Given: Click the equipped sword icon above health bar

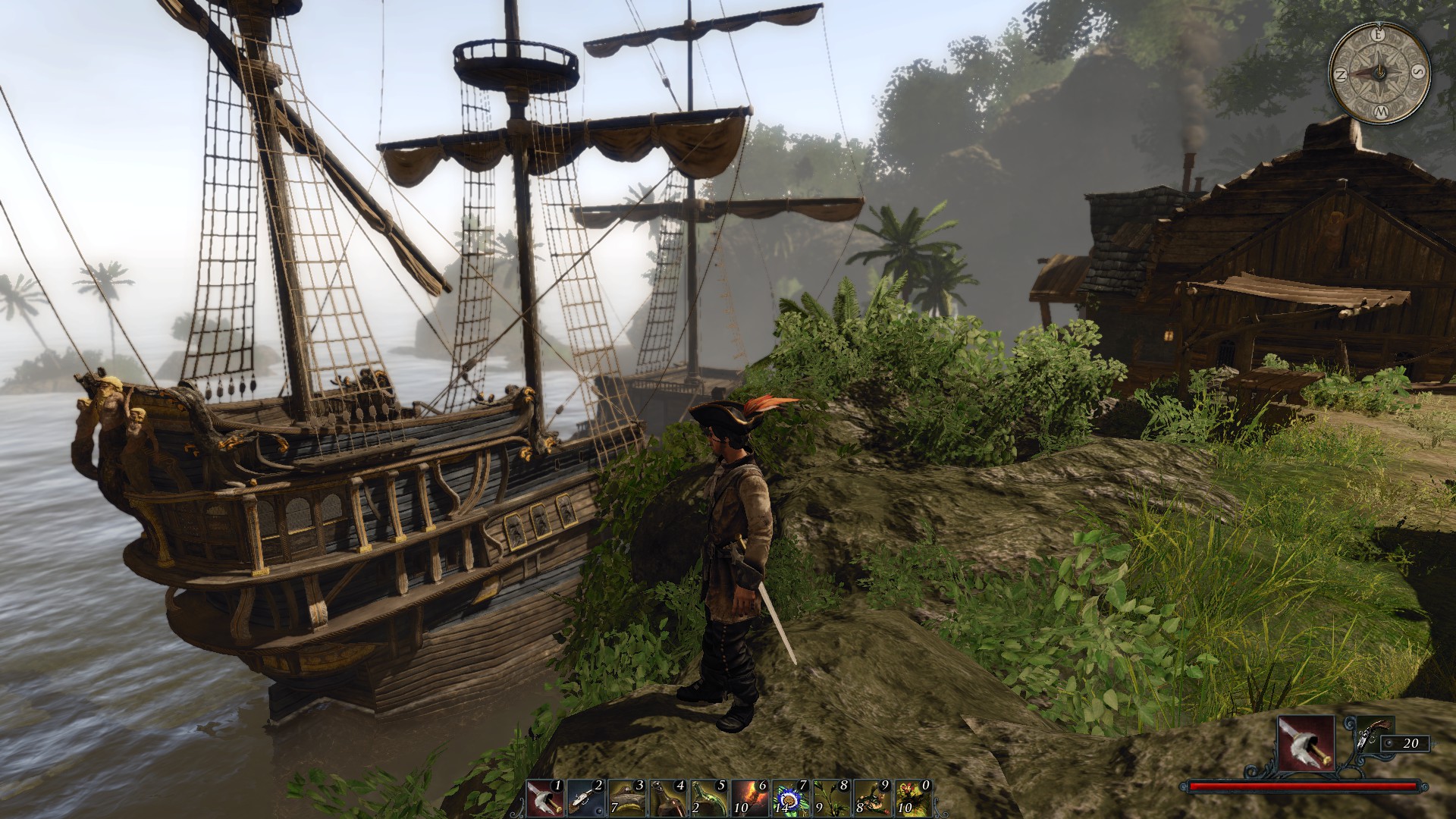Looking at the screenshot, I should pyautogui.click(x=1306, y=743).
